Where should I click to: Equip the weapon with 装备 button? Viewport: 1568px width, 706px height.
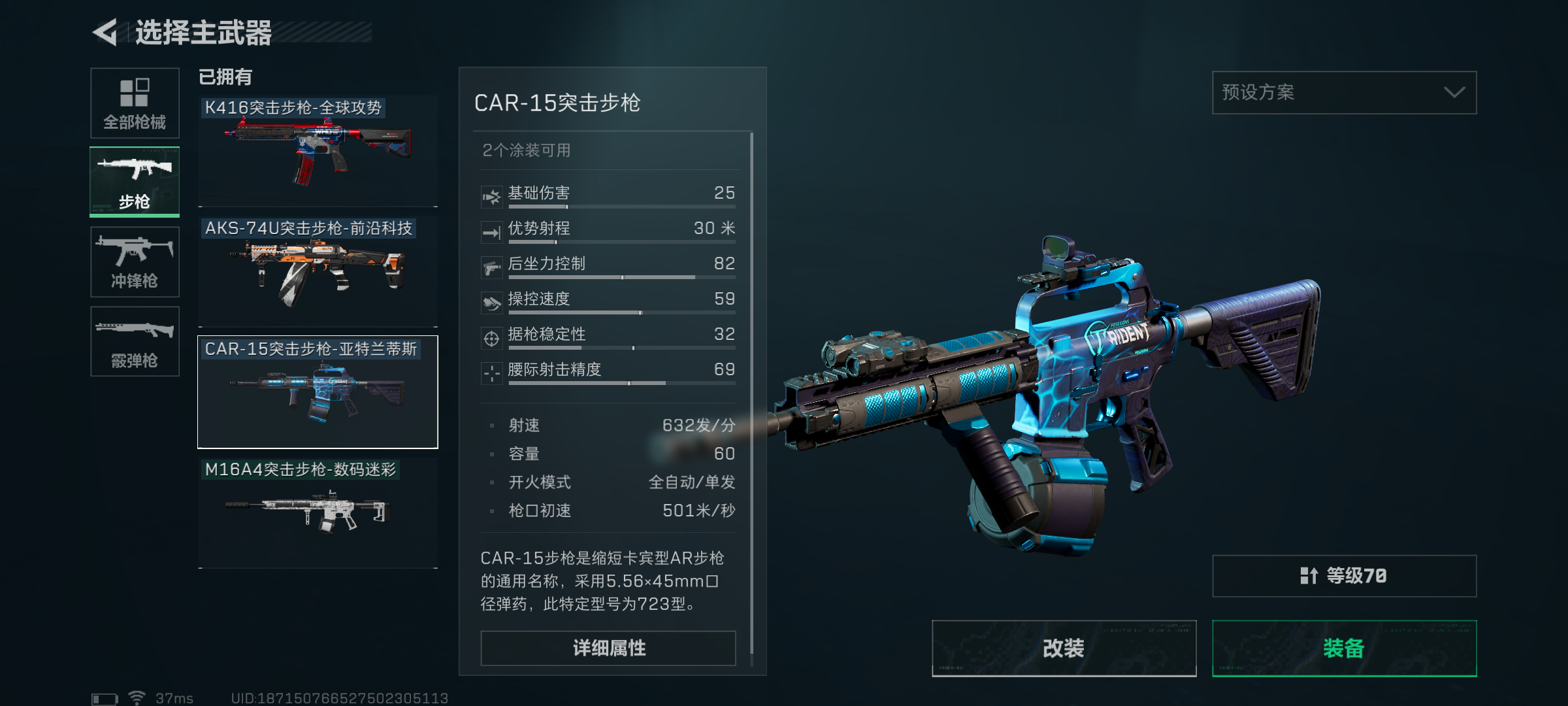click(x=1344, y=648)
